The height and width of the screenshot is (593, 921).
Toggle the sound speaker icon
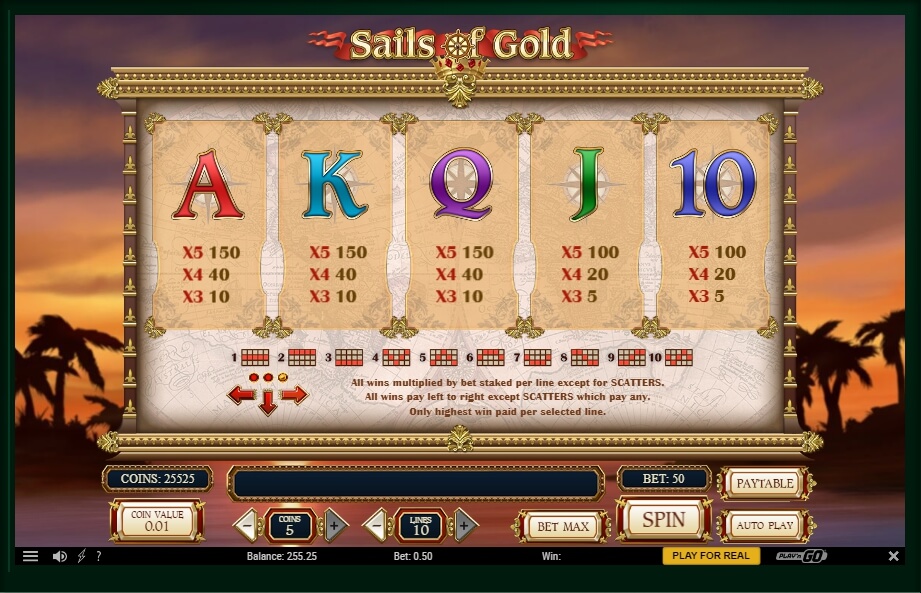click(x=59, y=556)
